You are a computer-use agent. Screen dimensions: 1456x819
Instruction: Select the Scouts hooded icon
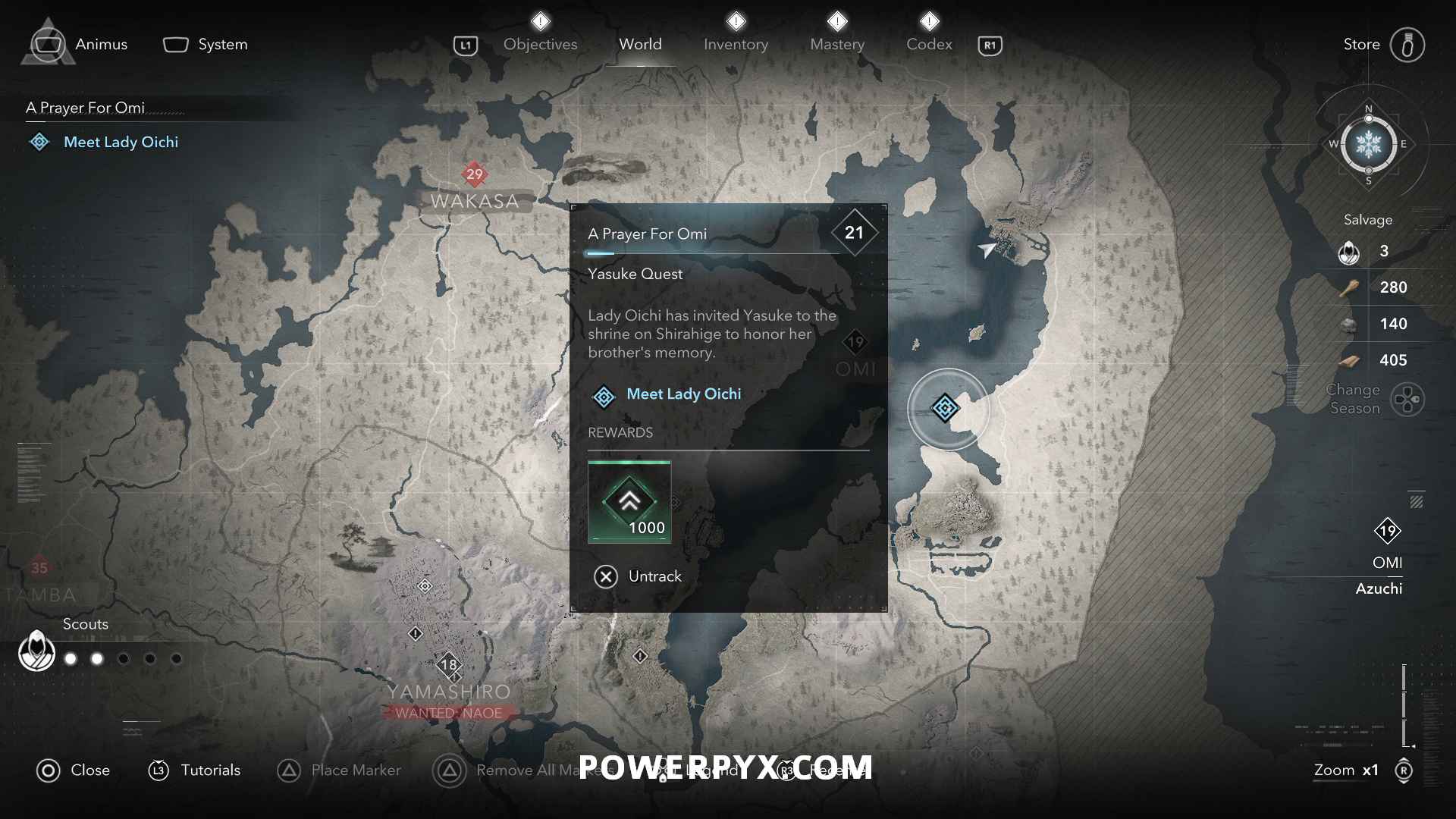(x=36, y=651)
